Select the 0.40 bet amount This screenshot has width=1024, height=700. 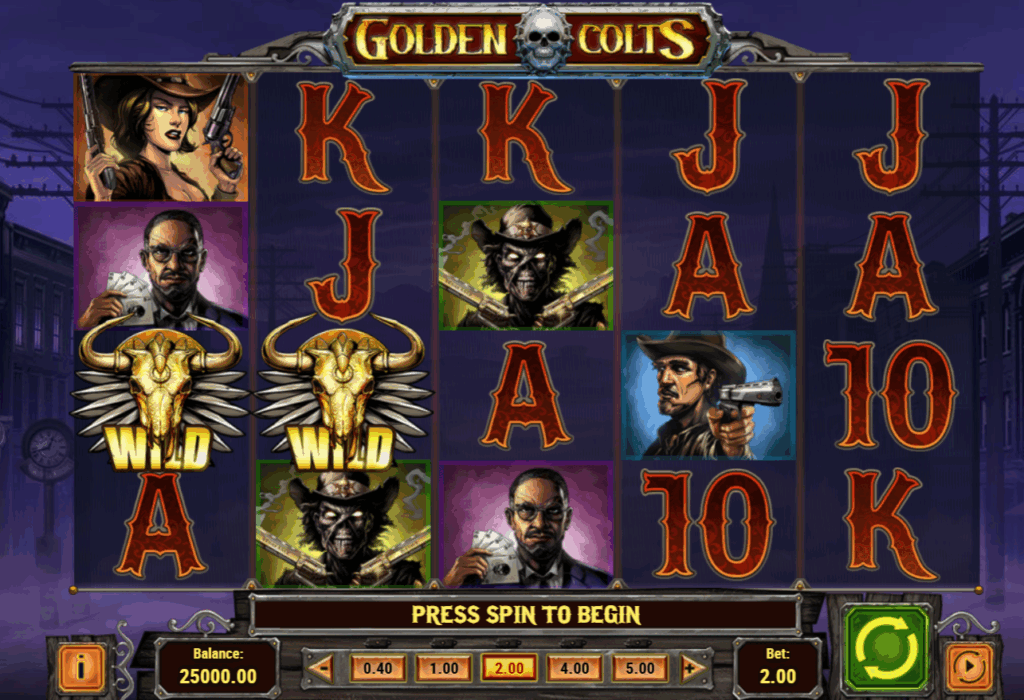point(377,667)
